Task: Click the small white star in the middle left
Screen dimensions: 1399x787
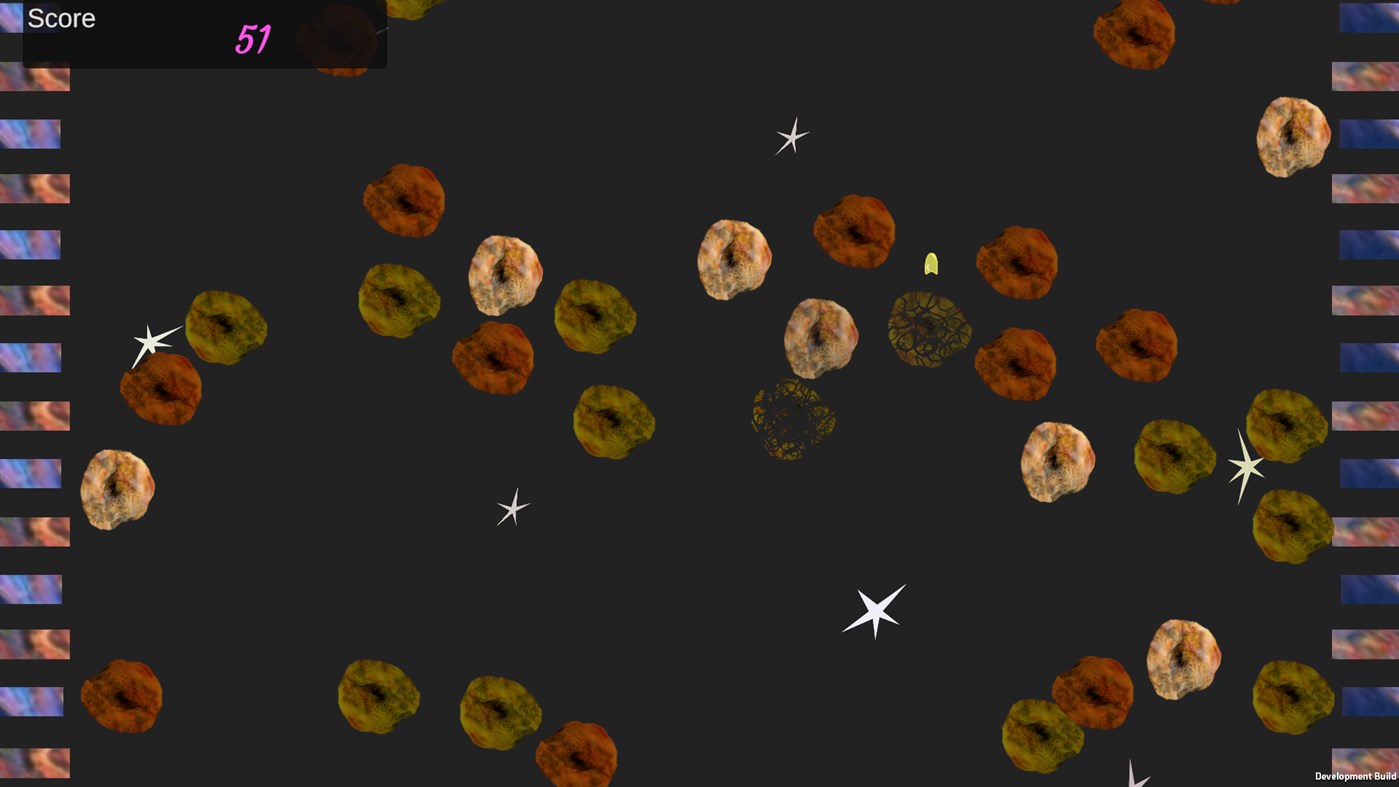Action: coord(512,509)
